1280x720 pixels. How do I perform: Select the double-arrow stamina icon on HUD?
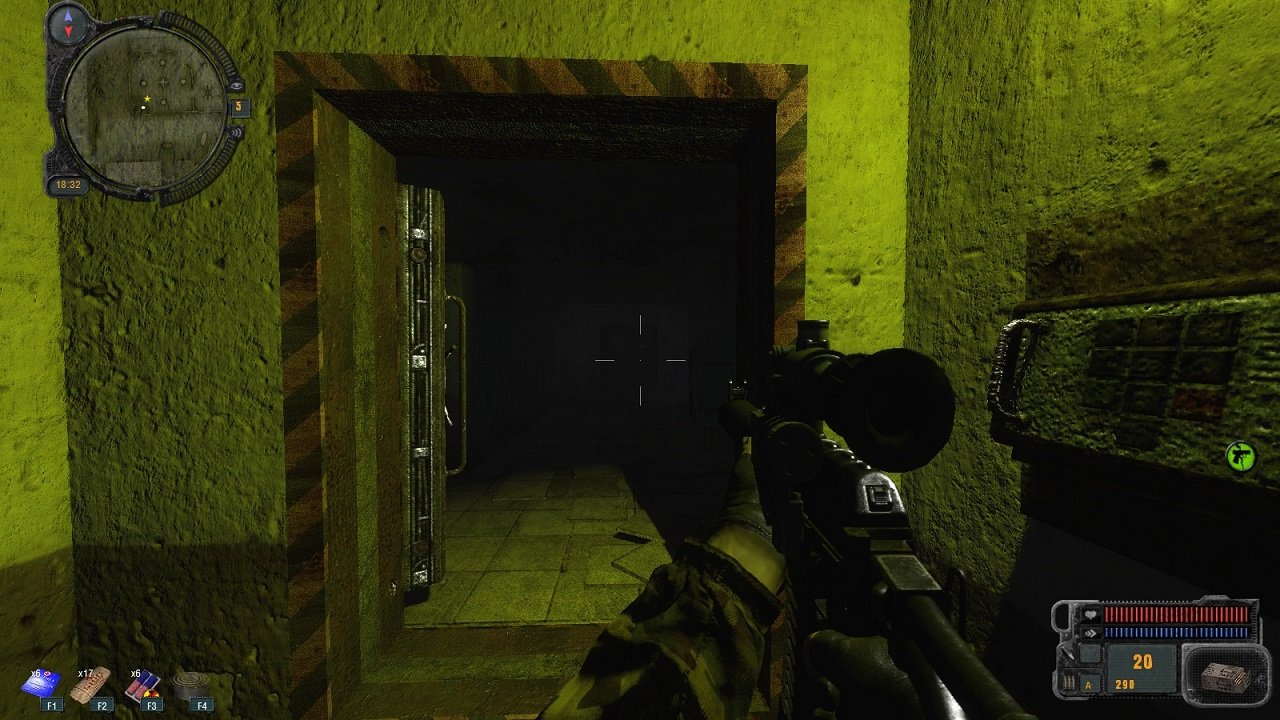click(1090, 632)
